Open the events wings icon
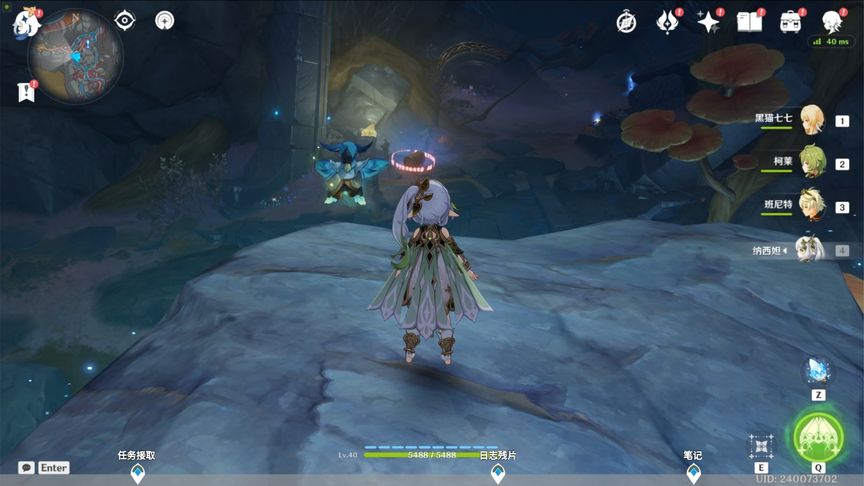 tap(667, 22)
